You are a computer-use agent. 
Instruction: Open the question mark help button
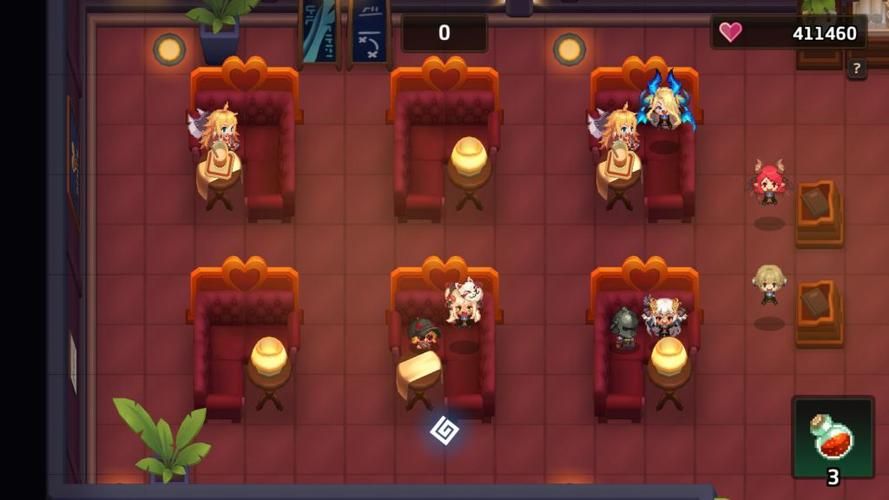click(856, 69)
